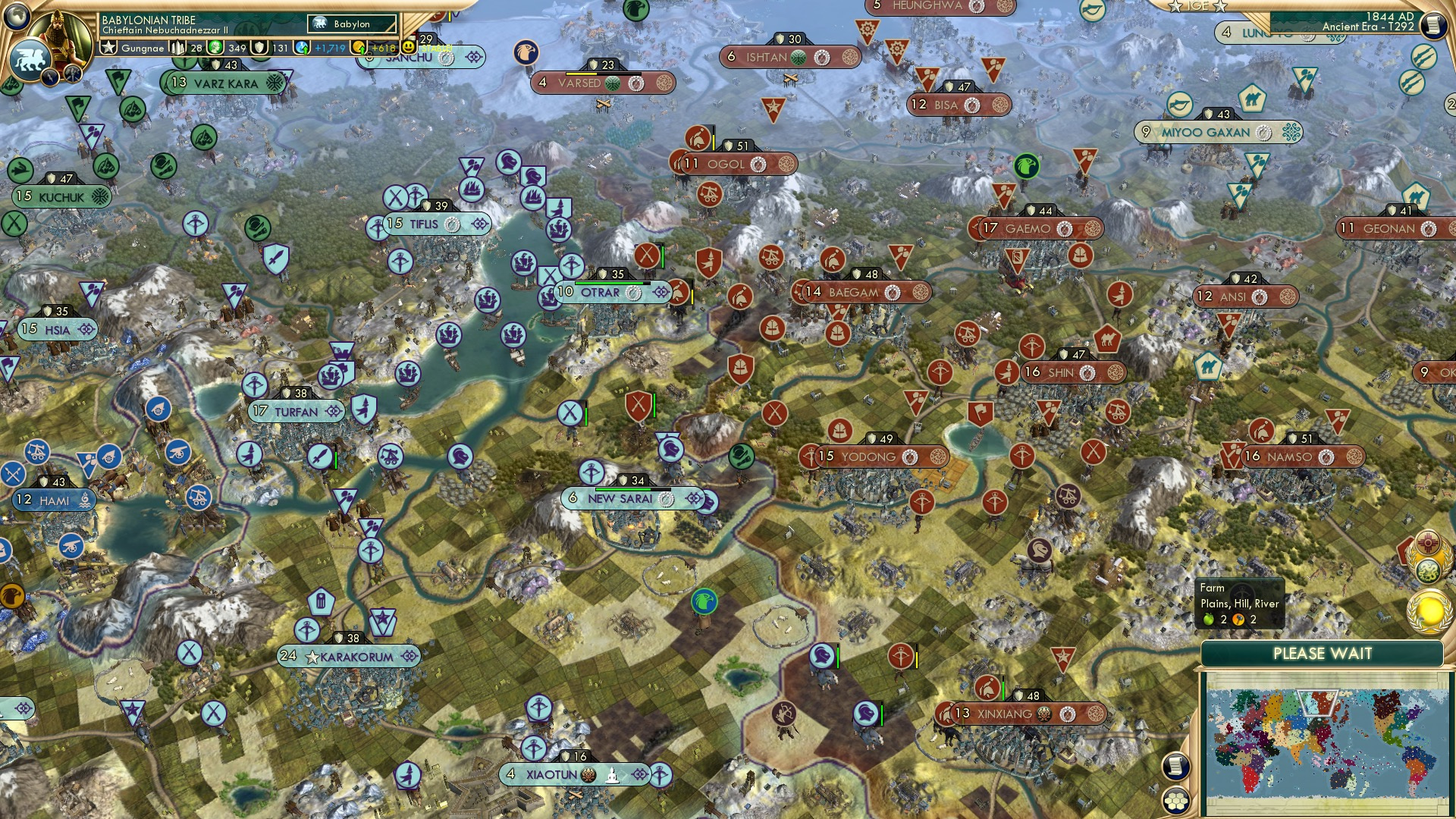The height and width of the screenshot is (819, 1456).
Task: Select the New Sarai city banner
Action: [622, 500]
